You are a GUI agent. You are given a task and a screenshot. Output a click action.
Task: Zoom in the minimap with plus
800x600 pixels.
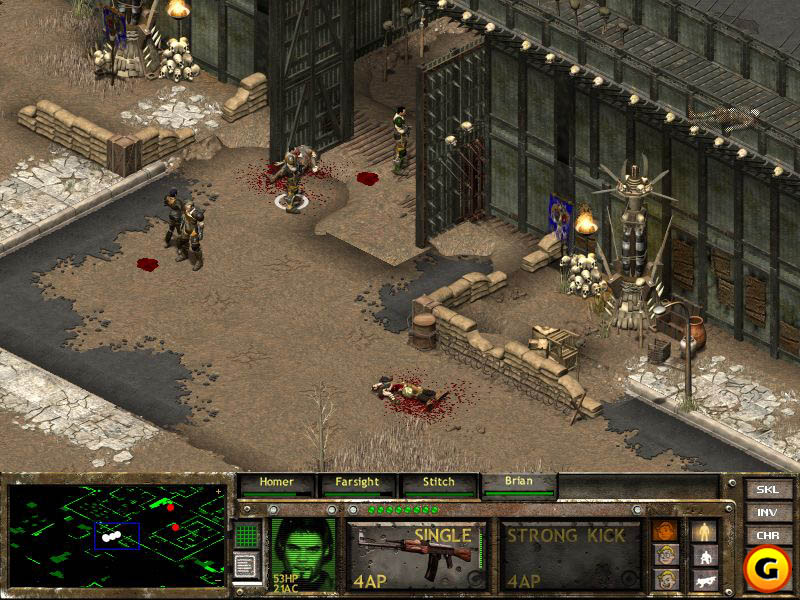tap(219, 493)
